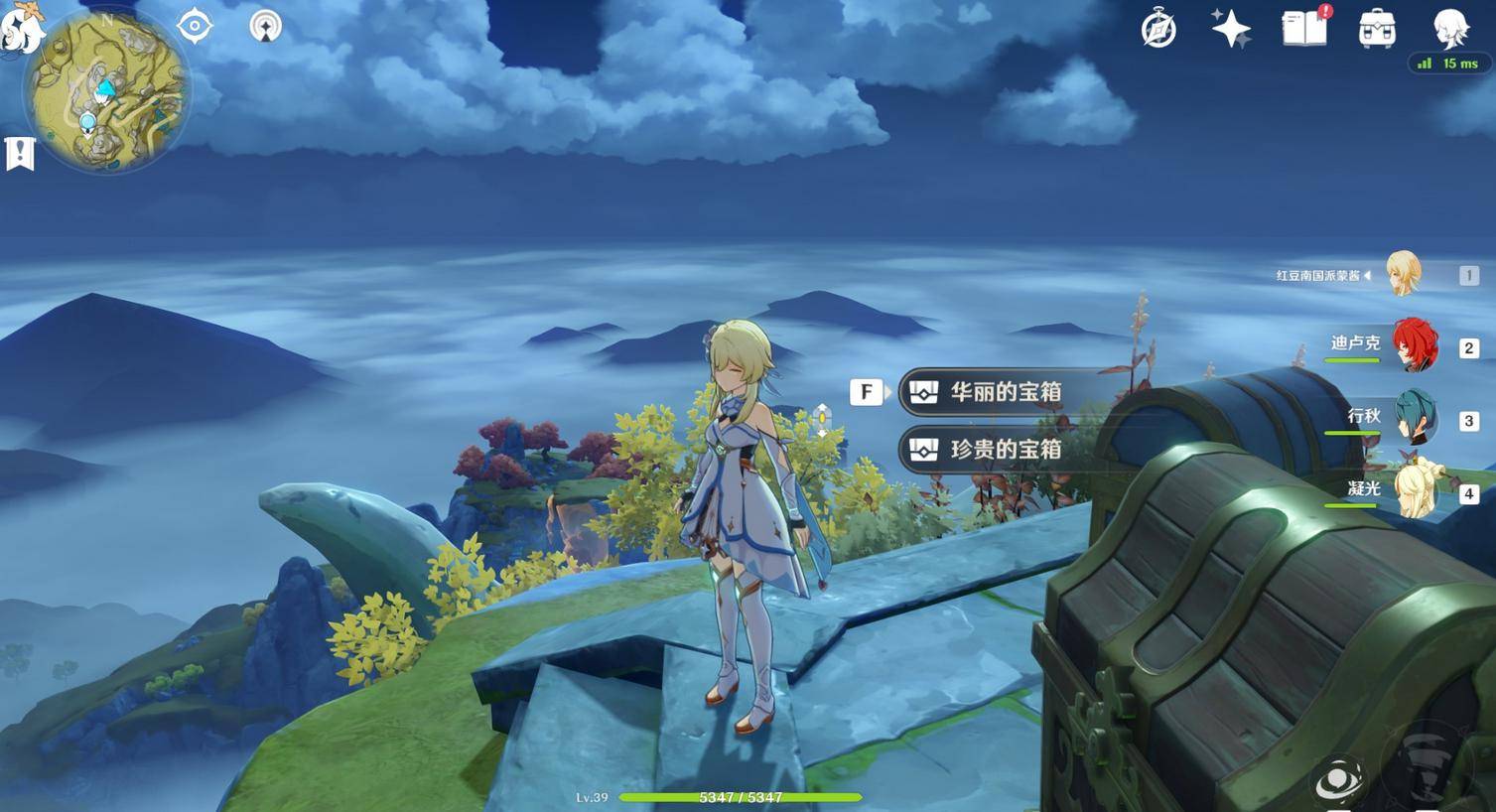Activate the Elemental Sight eye icon
The height and width of the screenshot is (812, 1496).
(1338, 780)
